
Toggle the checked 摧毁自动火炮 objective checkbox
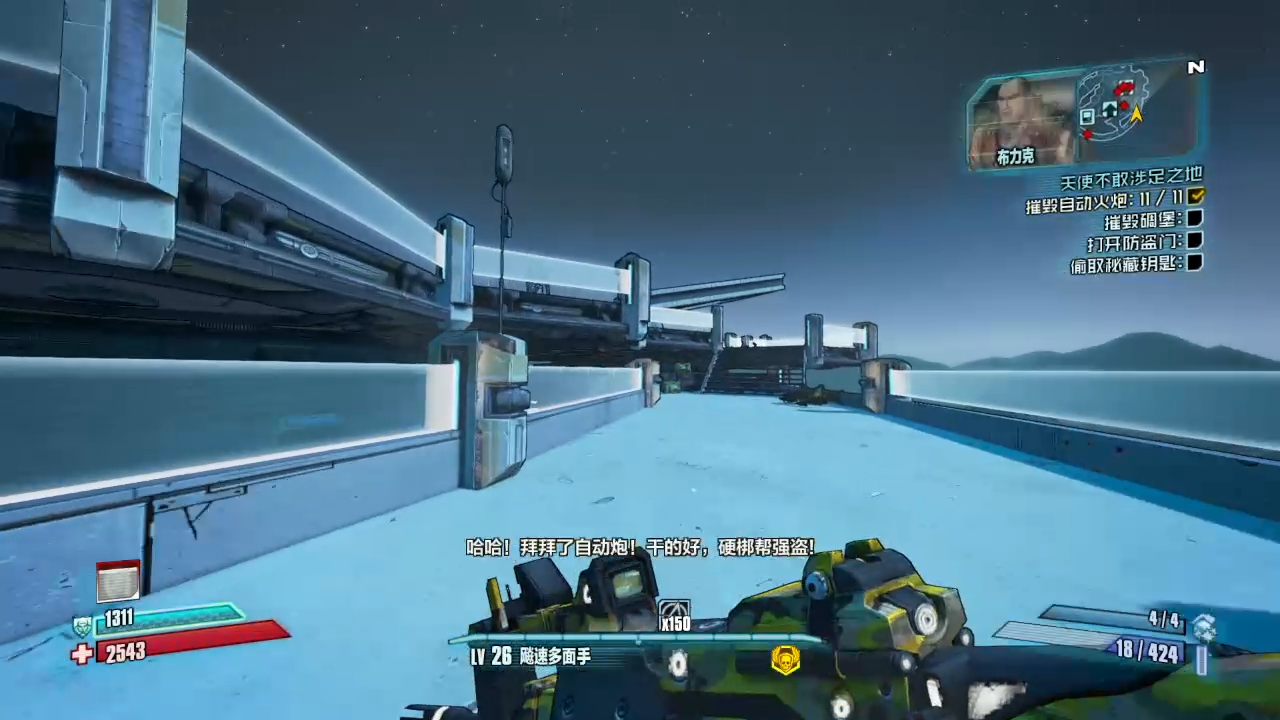[x=1196, y=197]
